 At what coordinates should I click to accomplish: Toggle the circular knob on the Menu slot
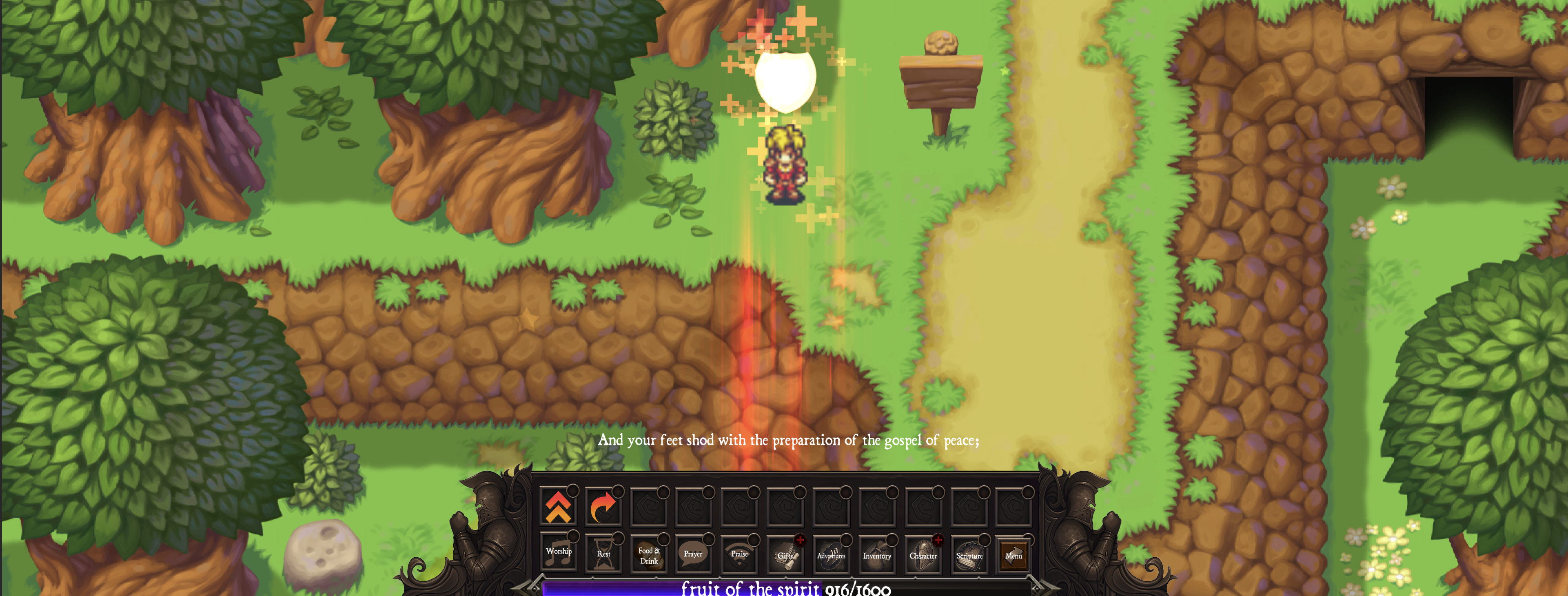1029,539
